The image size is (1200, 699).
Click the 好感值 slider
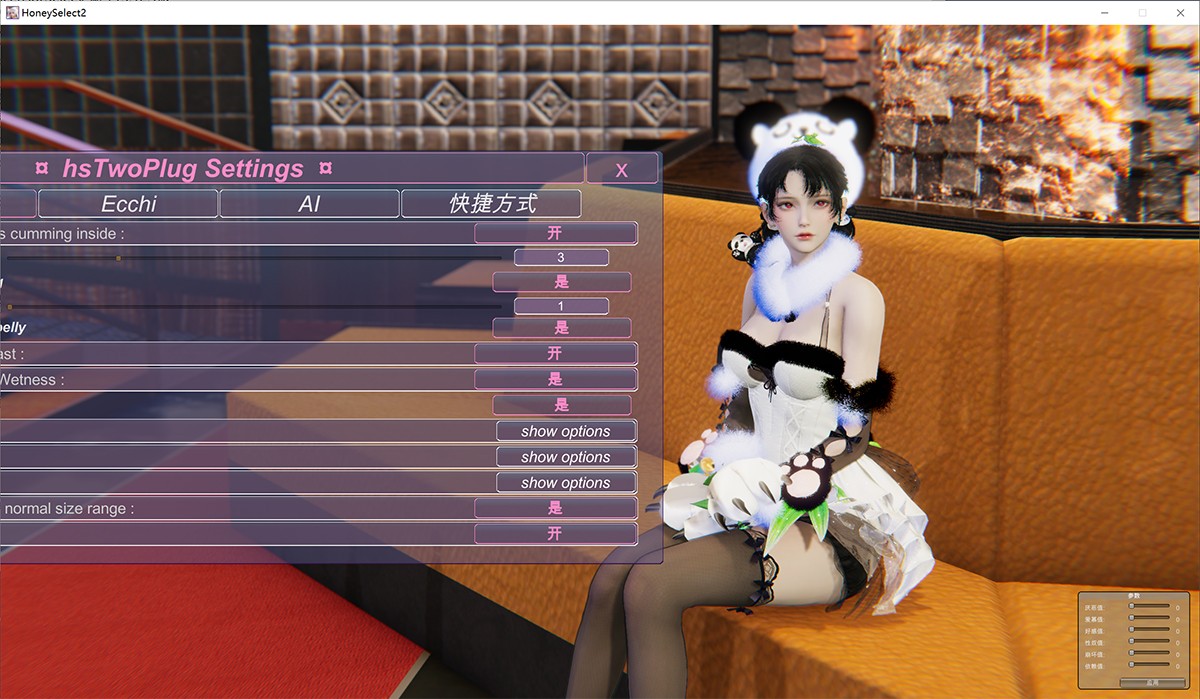coord(1149,630)
